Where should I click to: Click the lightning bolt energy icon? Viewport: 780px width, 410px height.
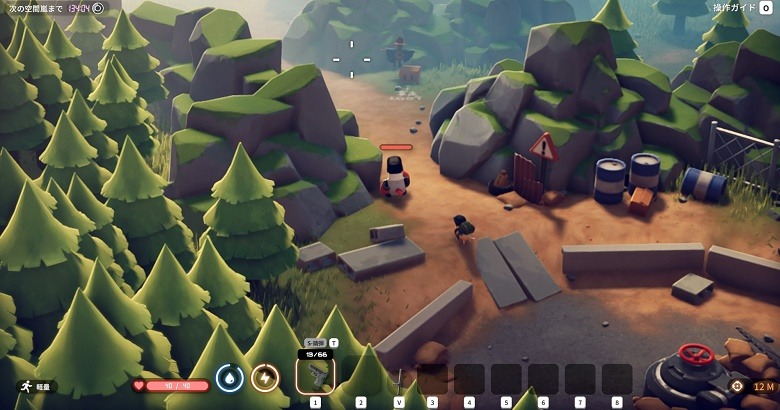point(265,378)
